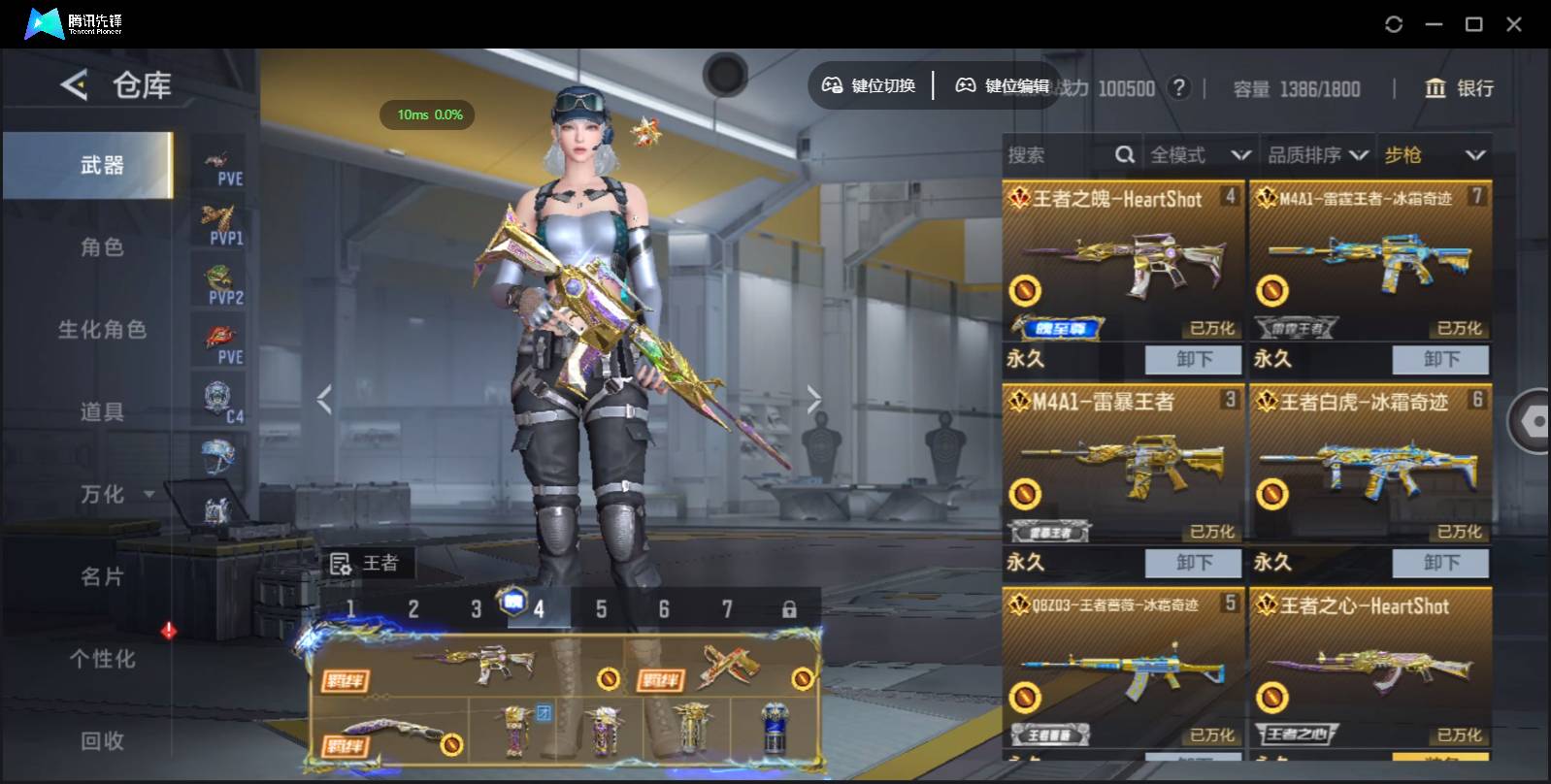This screenshot has width=1551, height=784.
Task: Open the 品质排序 quality sort dropdown
Action: point(1318,155)
